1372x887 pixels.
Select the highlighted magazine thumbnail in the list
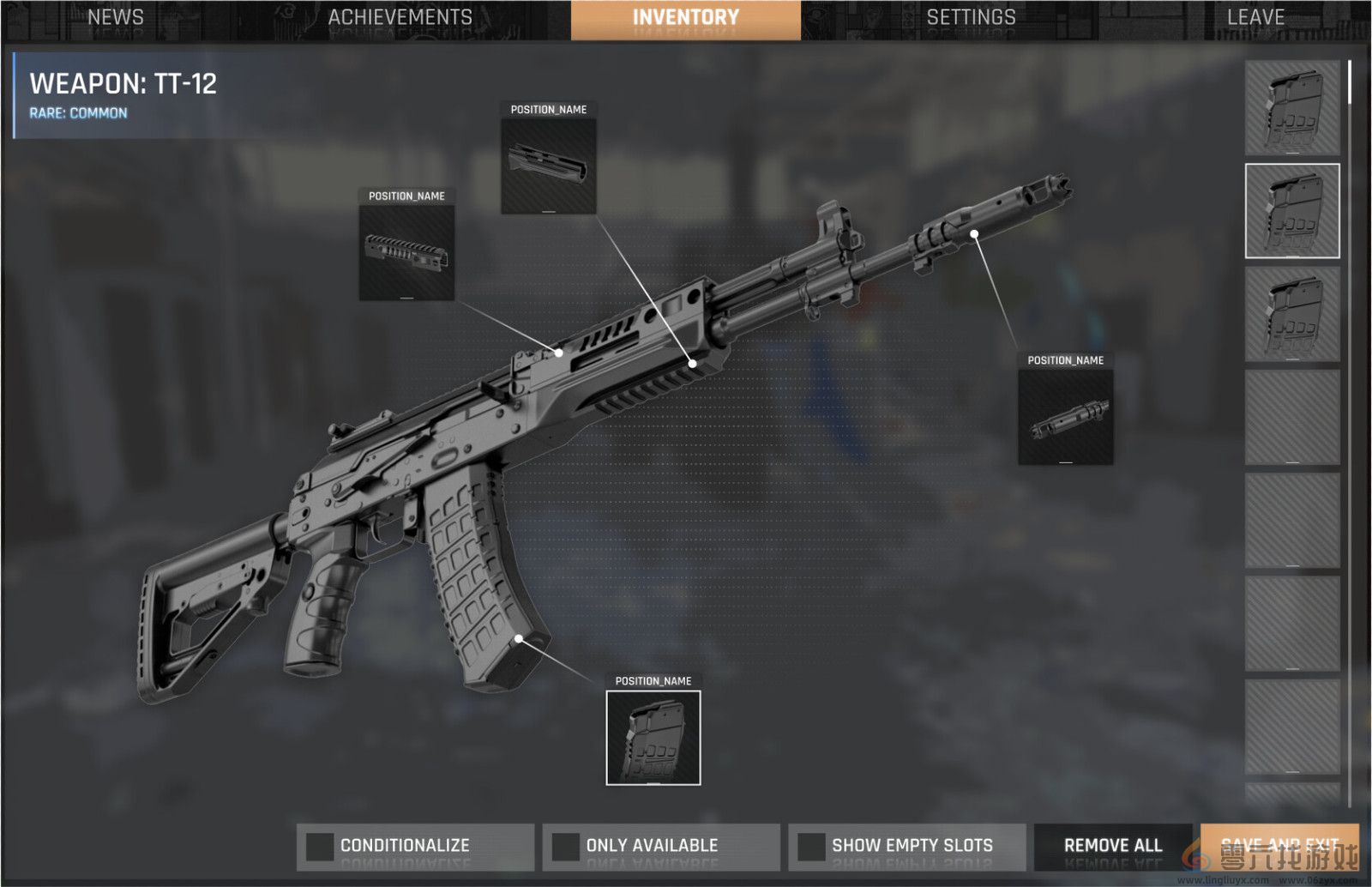1291,211
